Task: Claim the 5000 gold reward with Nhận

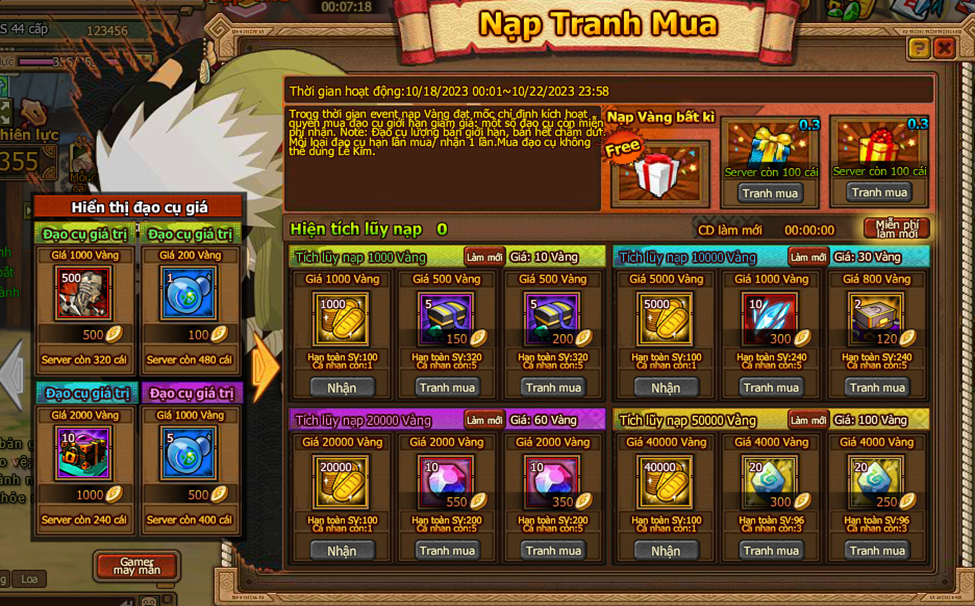Action: (x=665, y=387)
